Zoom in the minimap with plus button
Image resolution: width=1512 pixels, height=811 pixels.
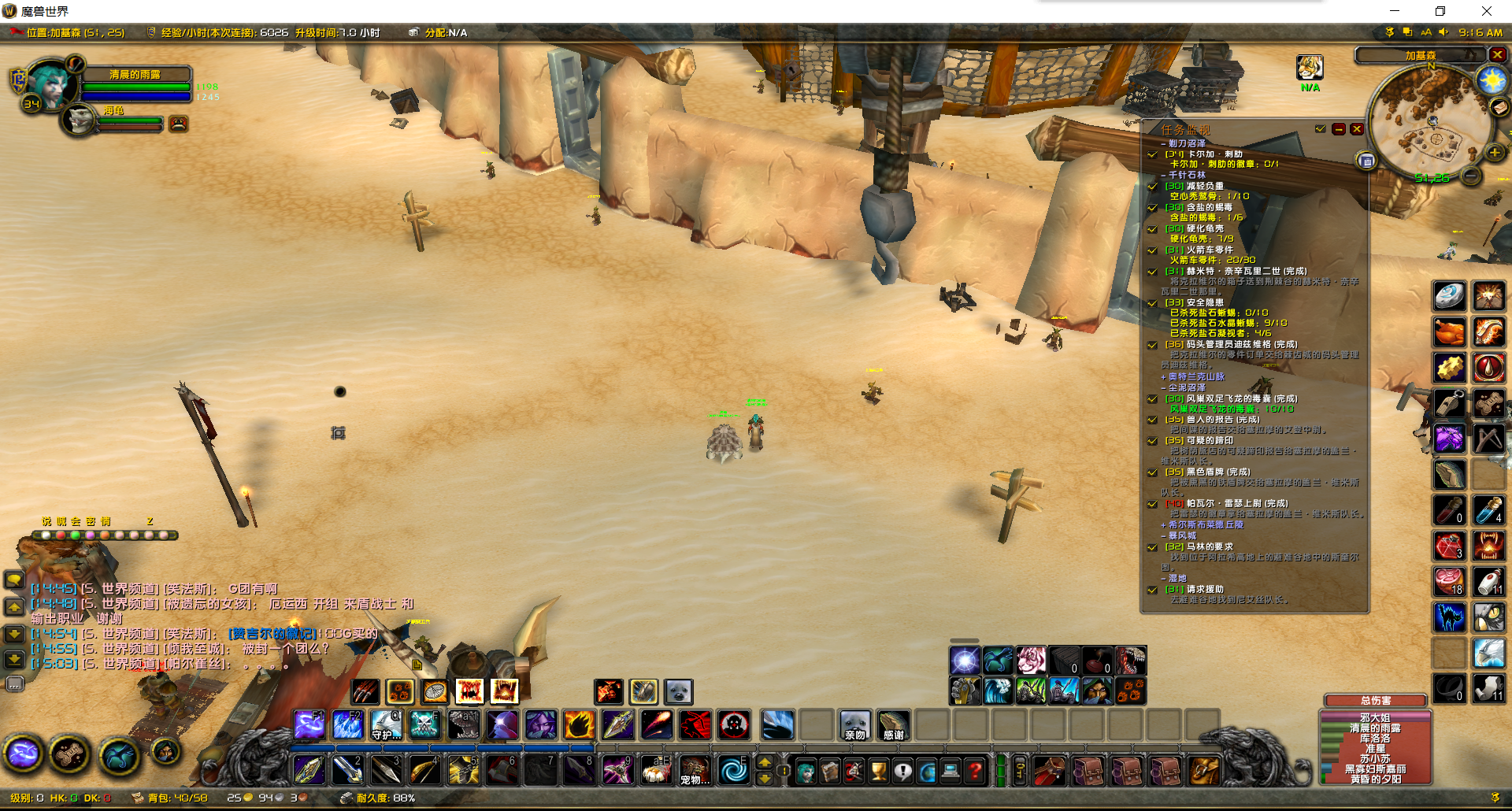pyautogui.click(x=1494, y=153)
